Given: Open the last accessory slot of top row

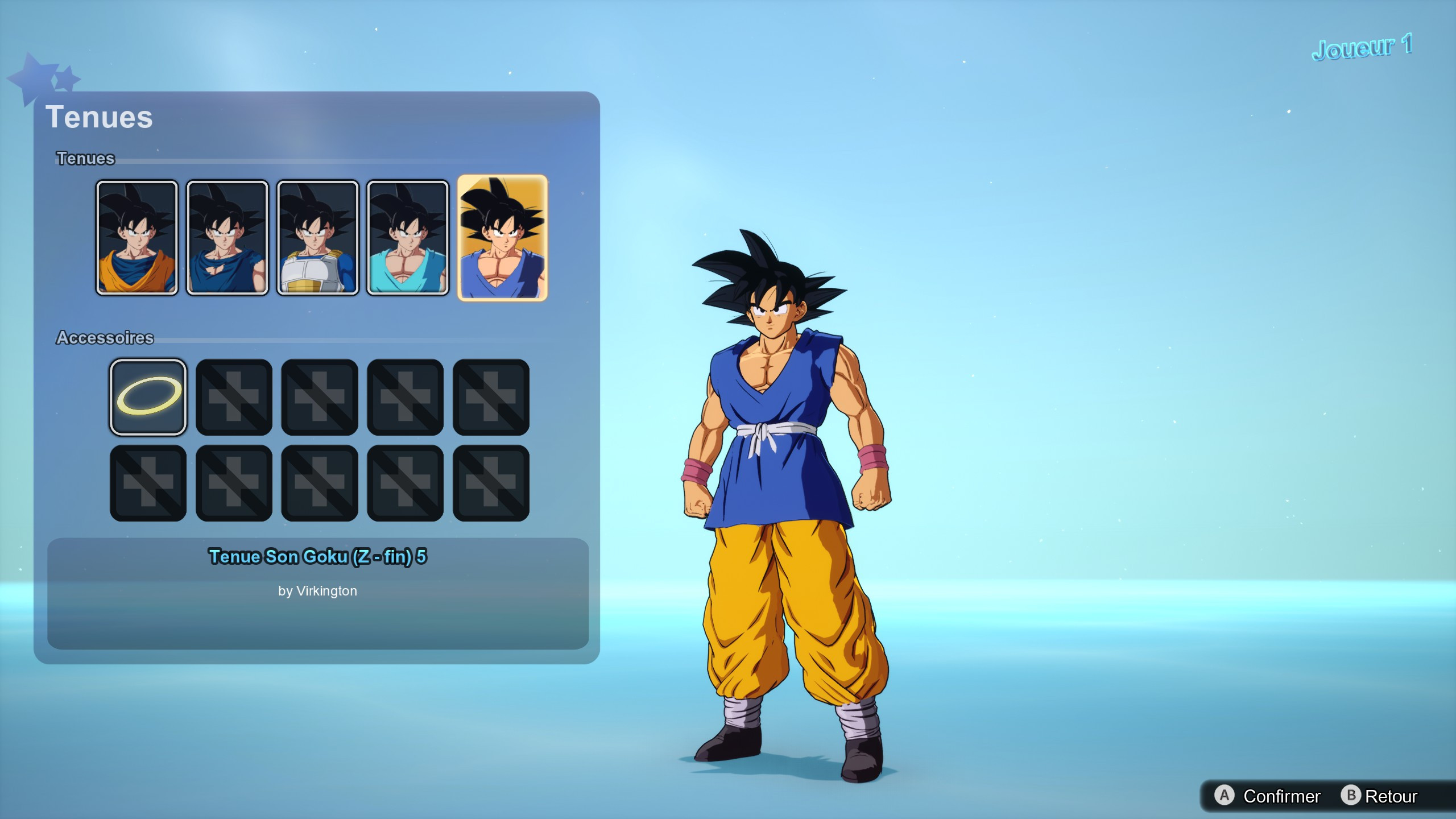Looking at the screenshot, I should point(491,396).
